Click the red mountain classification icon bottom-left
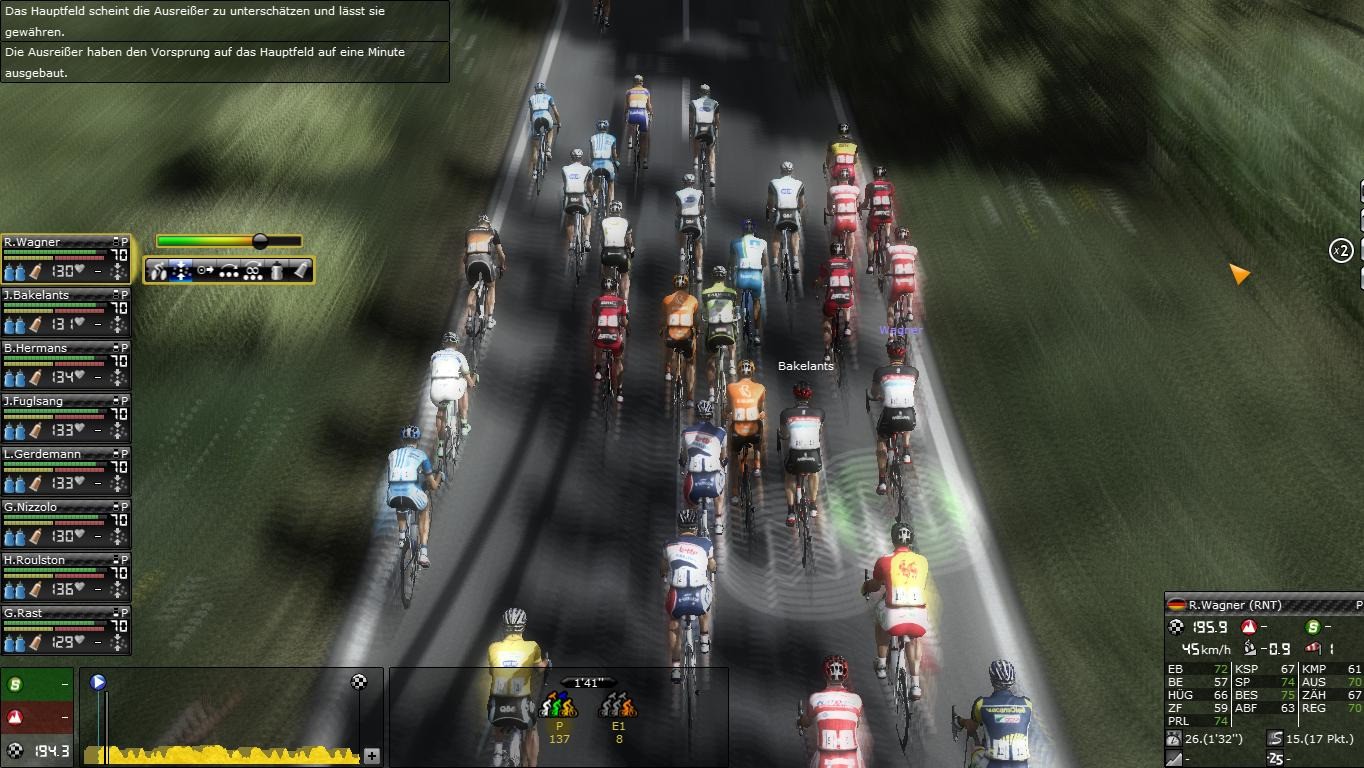 point(16,717)
